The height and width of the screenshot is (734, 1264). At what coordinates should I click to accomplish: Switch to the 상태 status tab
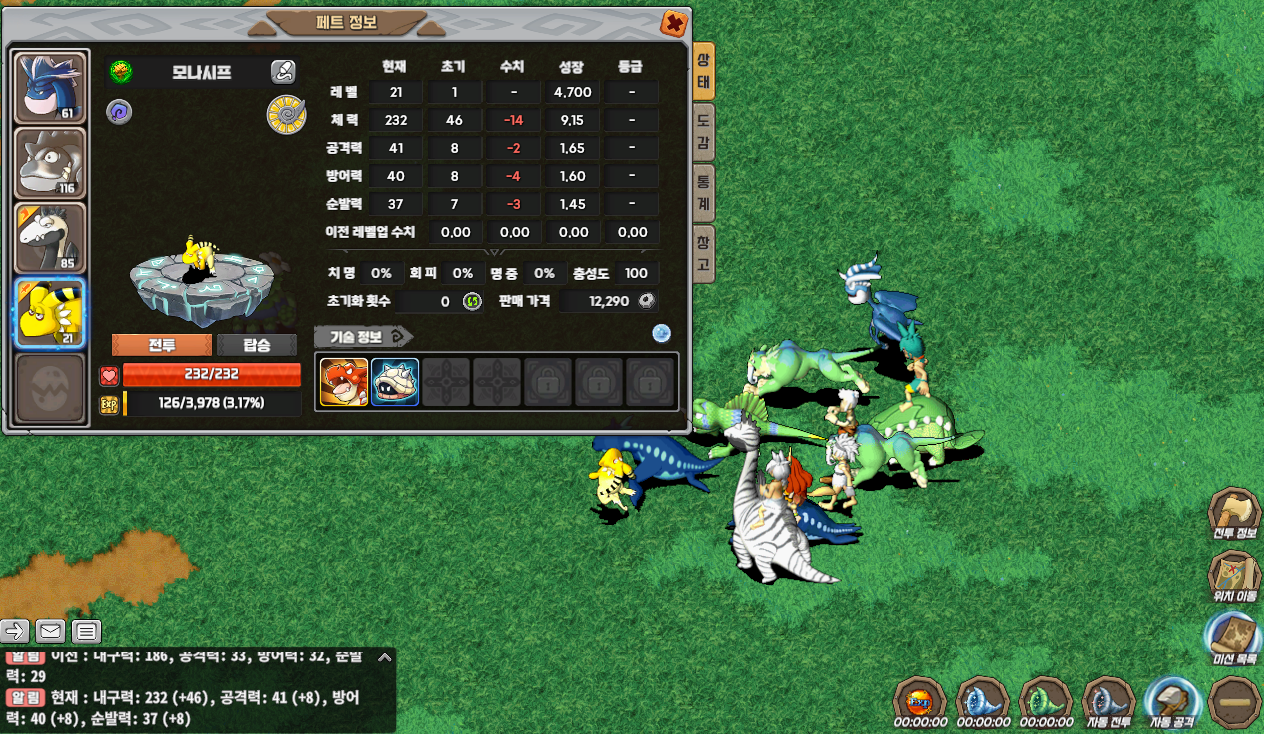(x=704, y=72)
